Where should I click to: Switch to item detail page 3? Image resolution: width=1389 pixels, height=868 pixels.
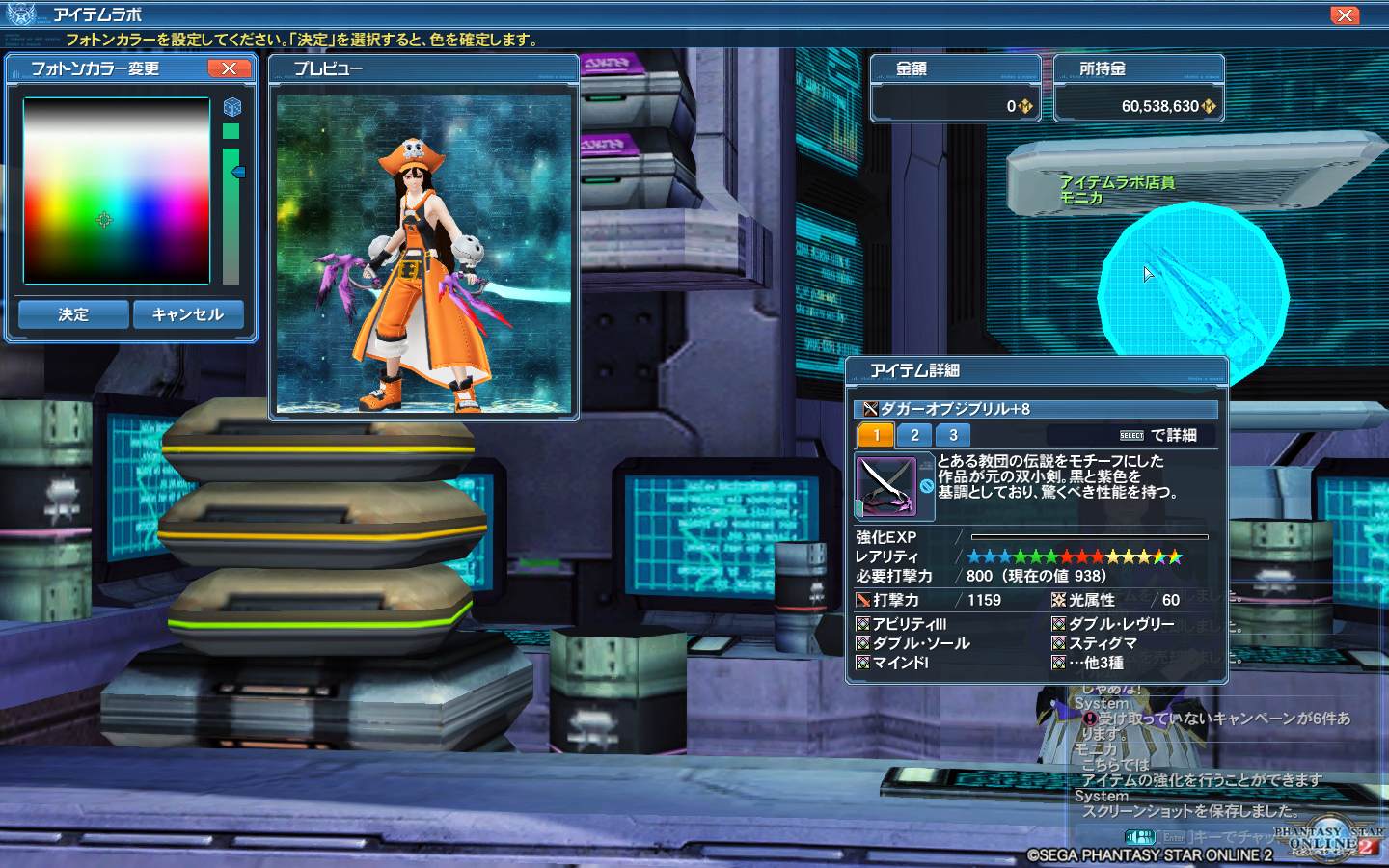click(x=953, y=435)
